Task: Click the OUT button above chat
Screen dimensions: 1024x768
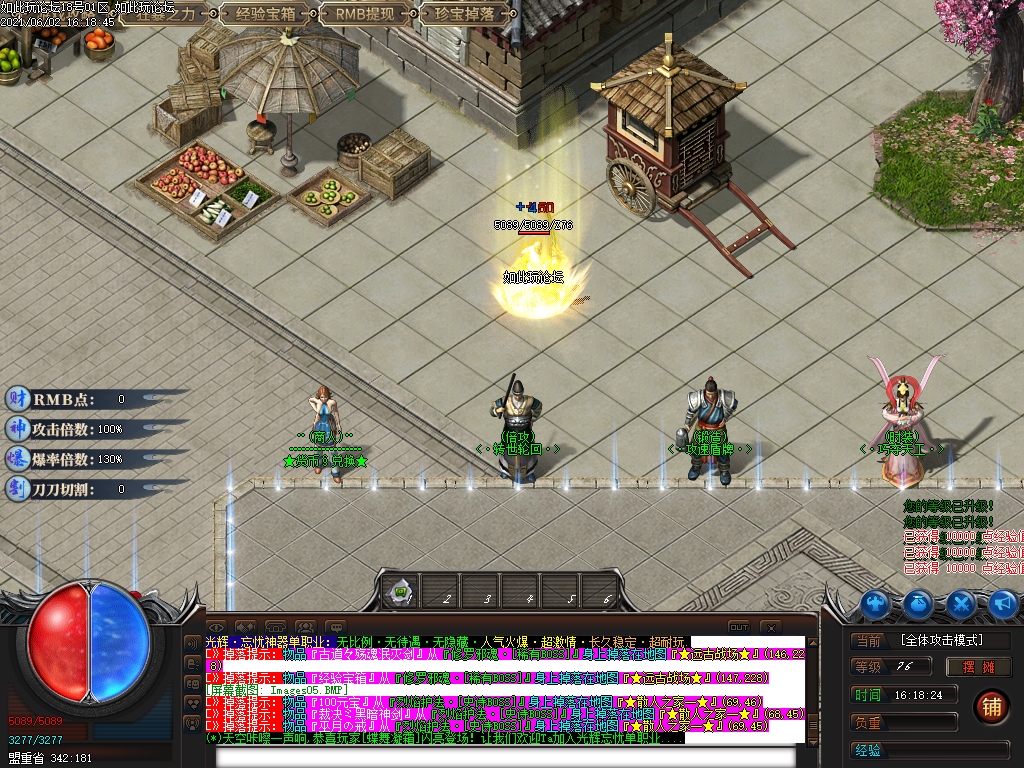Action: 738,627
